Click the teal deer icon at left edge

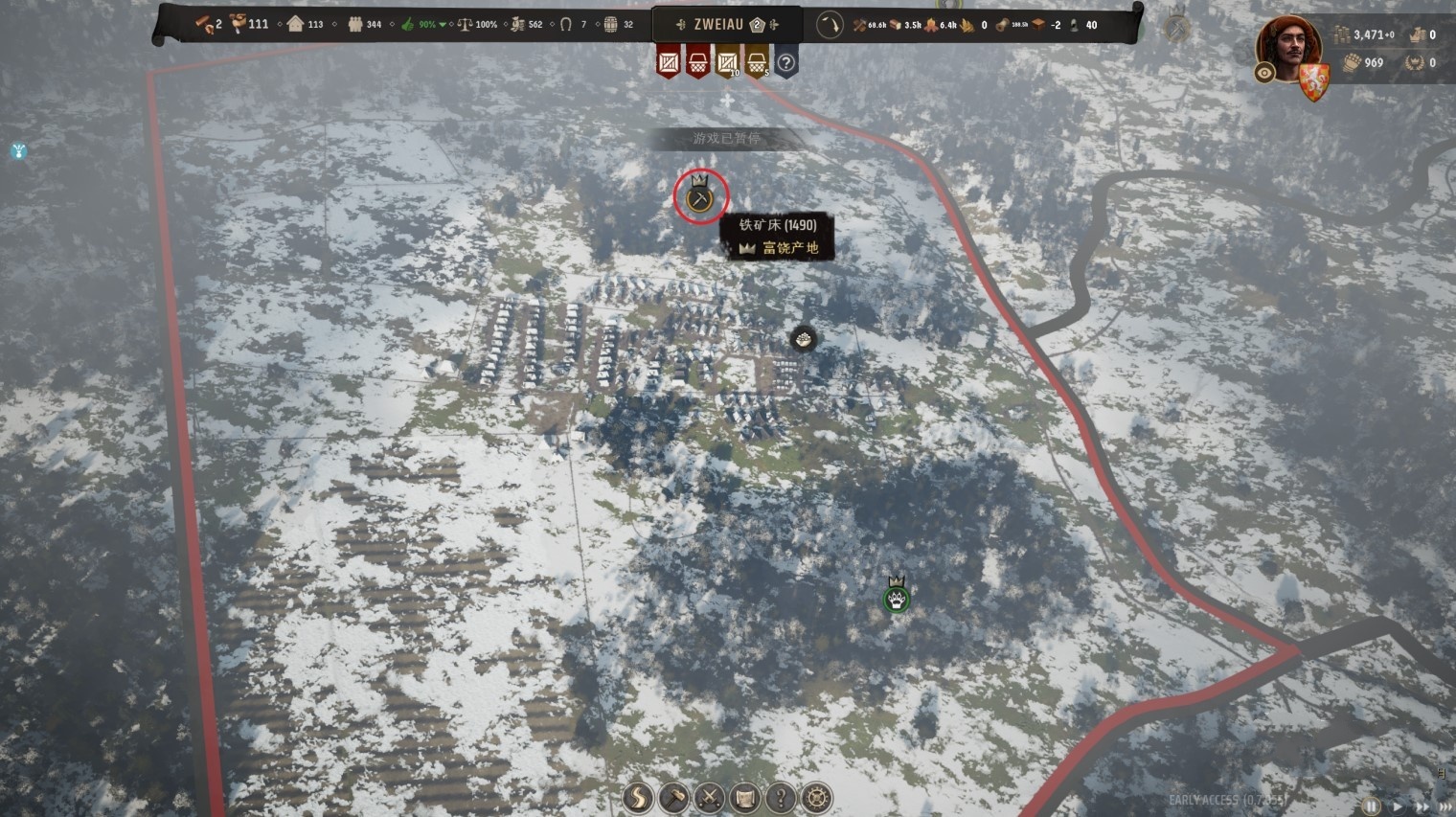pyautogui.click(x=18, y=151)
